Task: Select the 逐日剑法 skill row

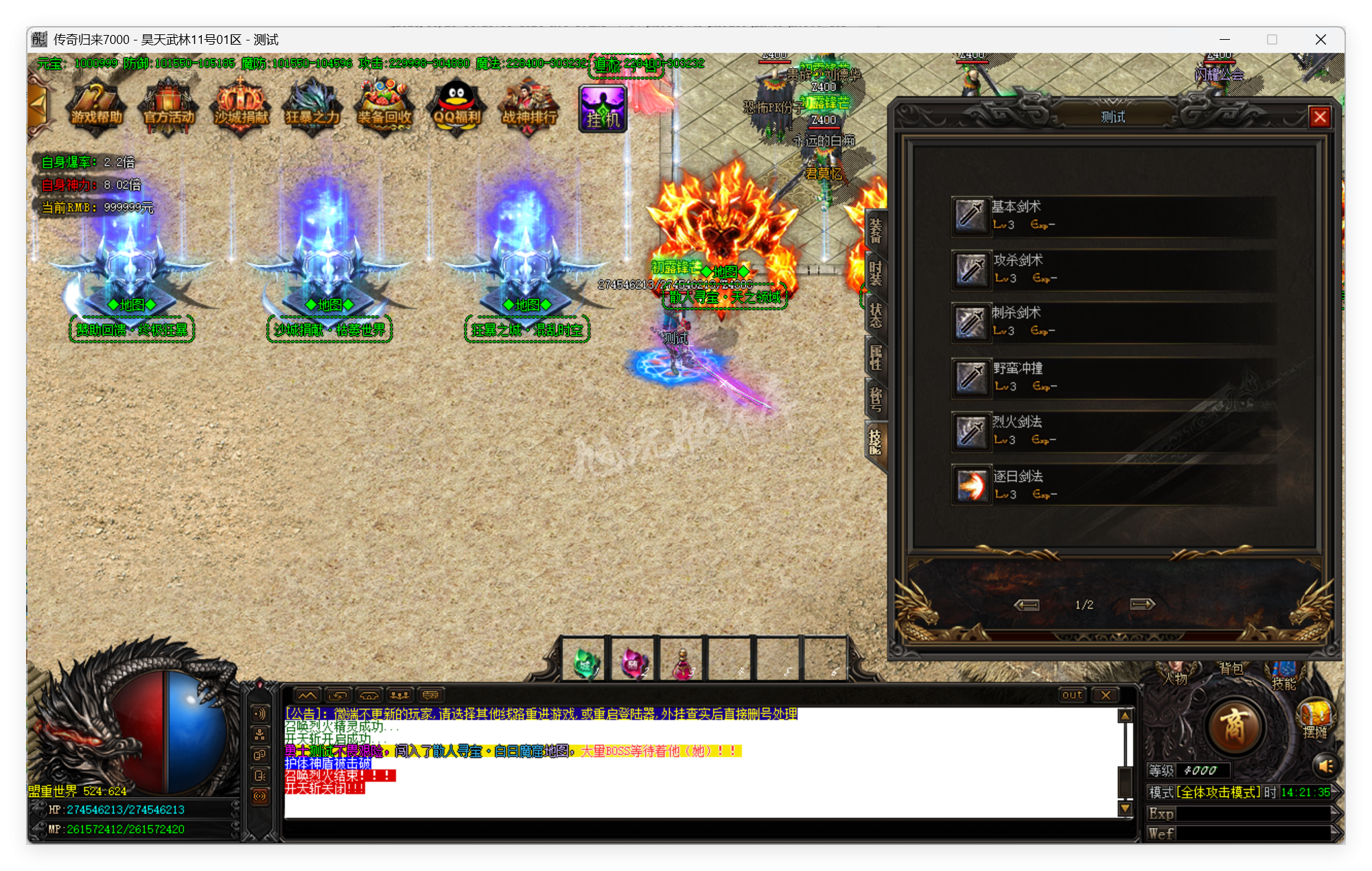Action: (x=1112, y=485)
